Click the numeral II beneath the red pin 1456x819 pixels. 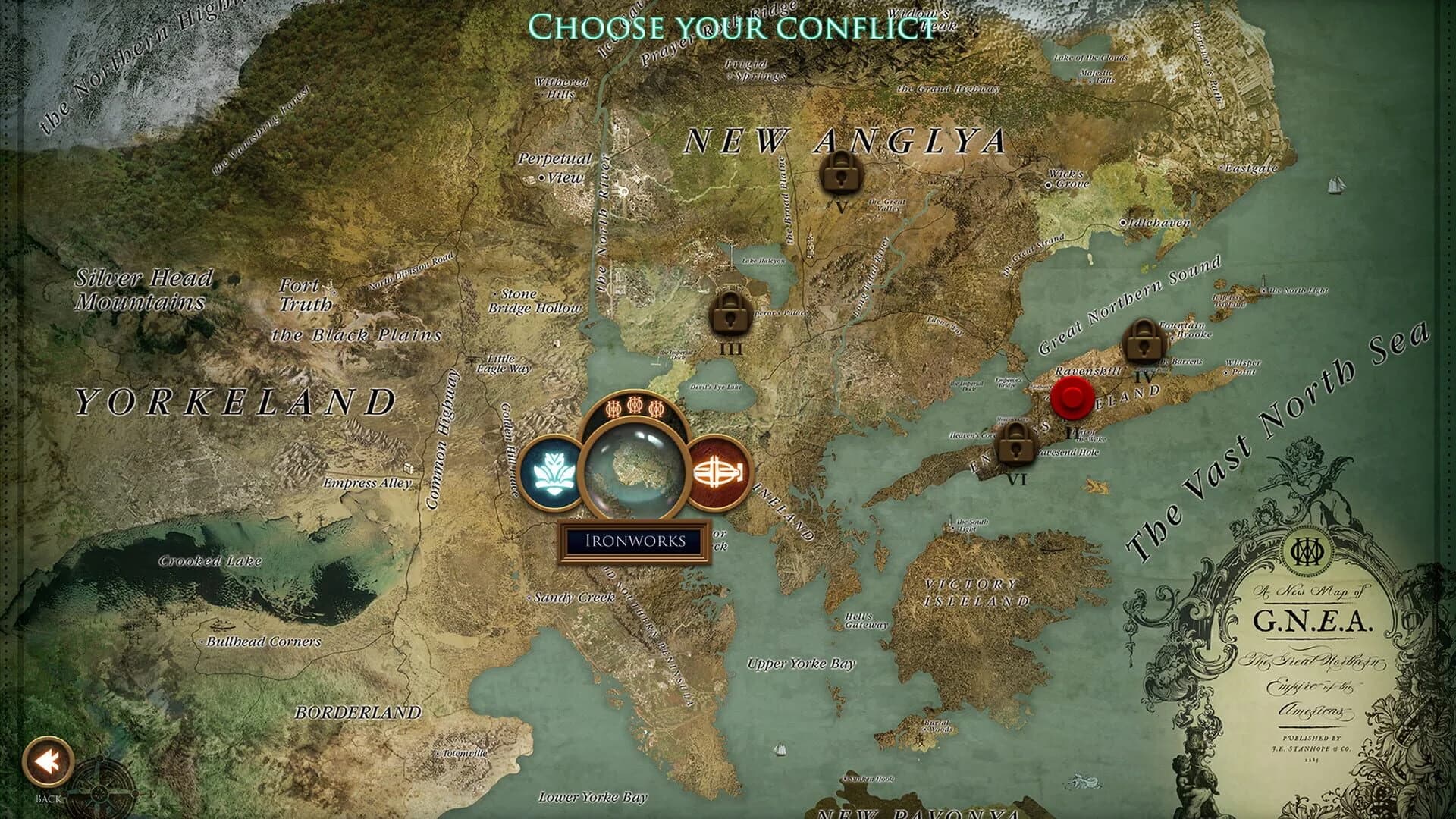pyautogui.click(x=1072, y=432)
